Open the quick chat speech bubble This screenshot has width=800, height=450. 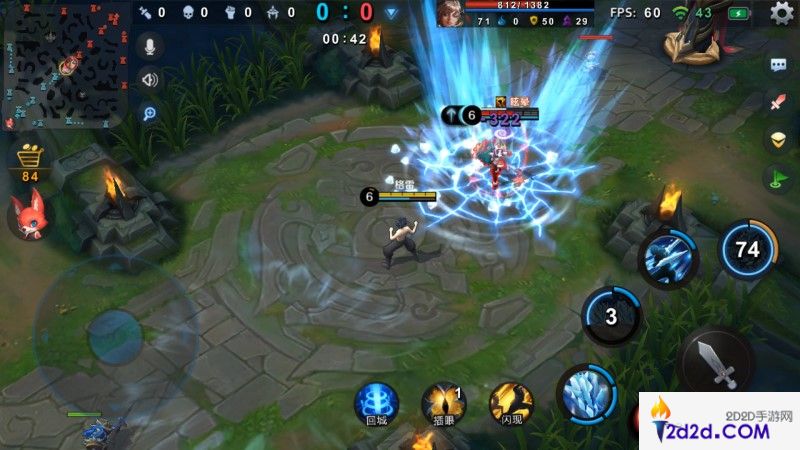click(778, 65)
